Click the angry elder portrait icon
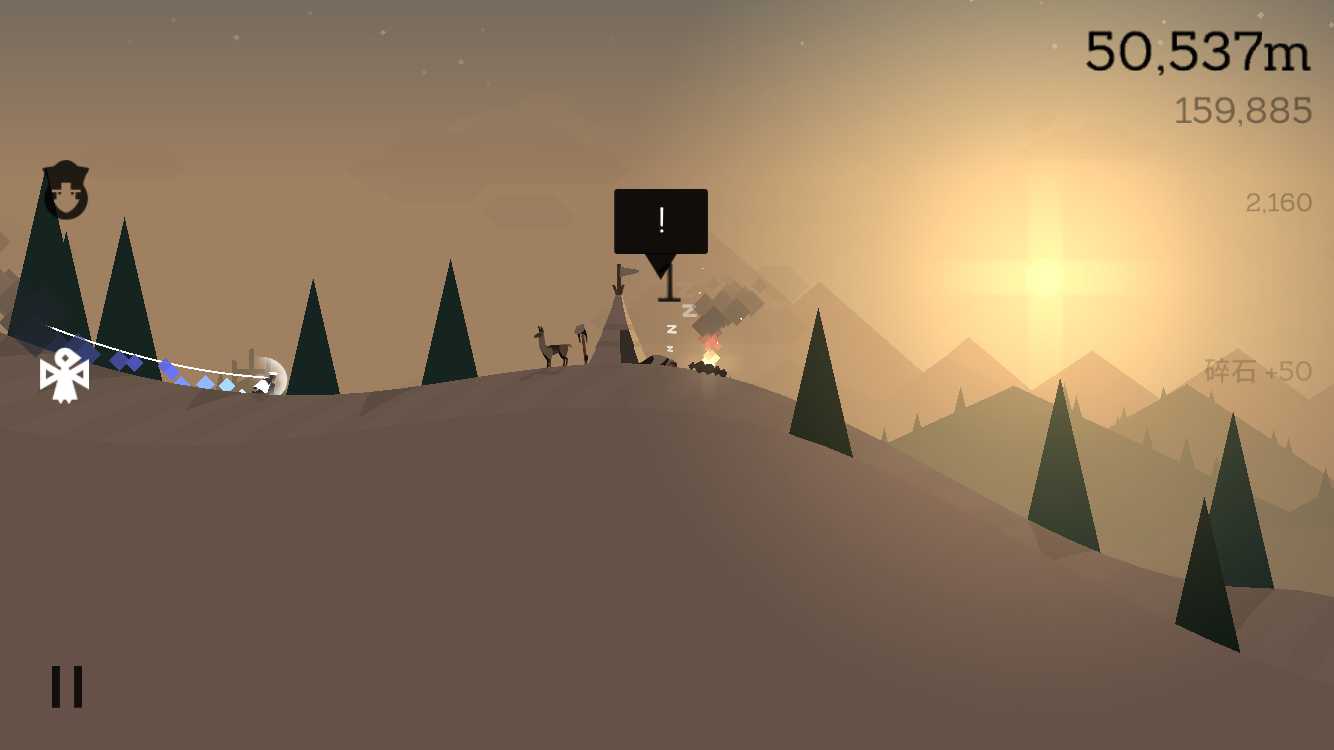The image size is (1334, 750). (65, 190)
